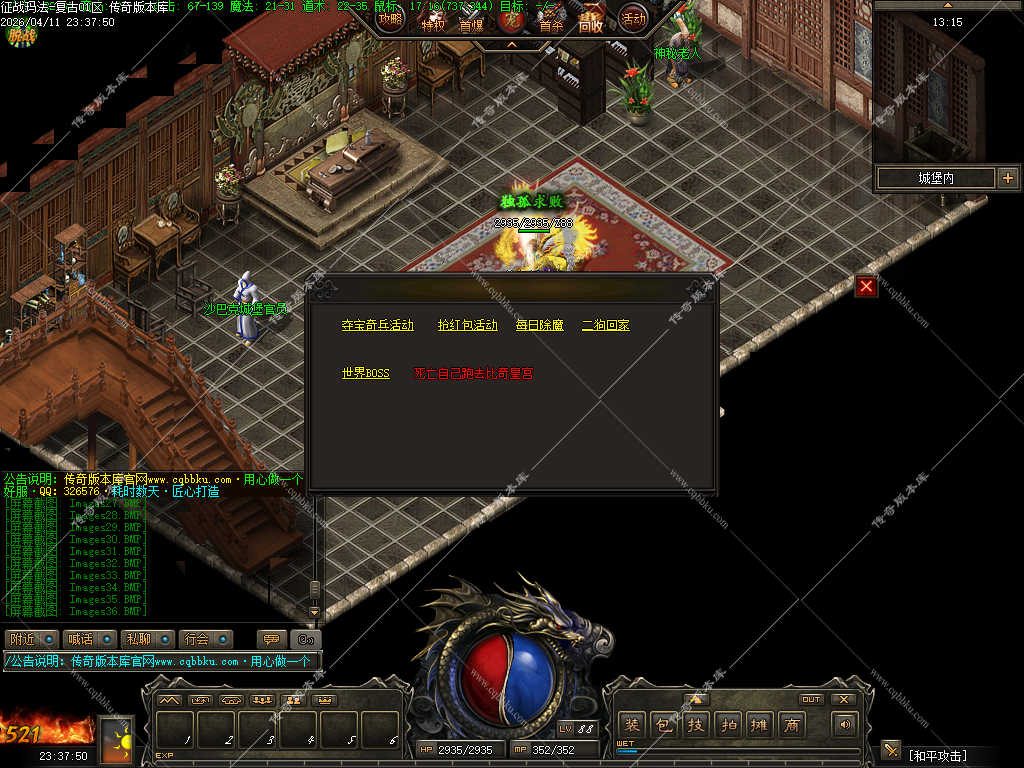Choose the 每日除魔 entry
Viewport: 1024px width, 768px height.
[x=540, y=326]
